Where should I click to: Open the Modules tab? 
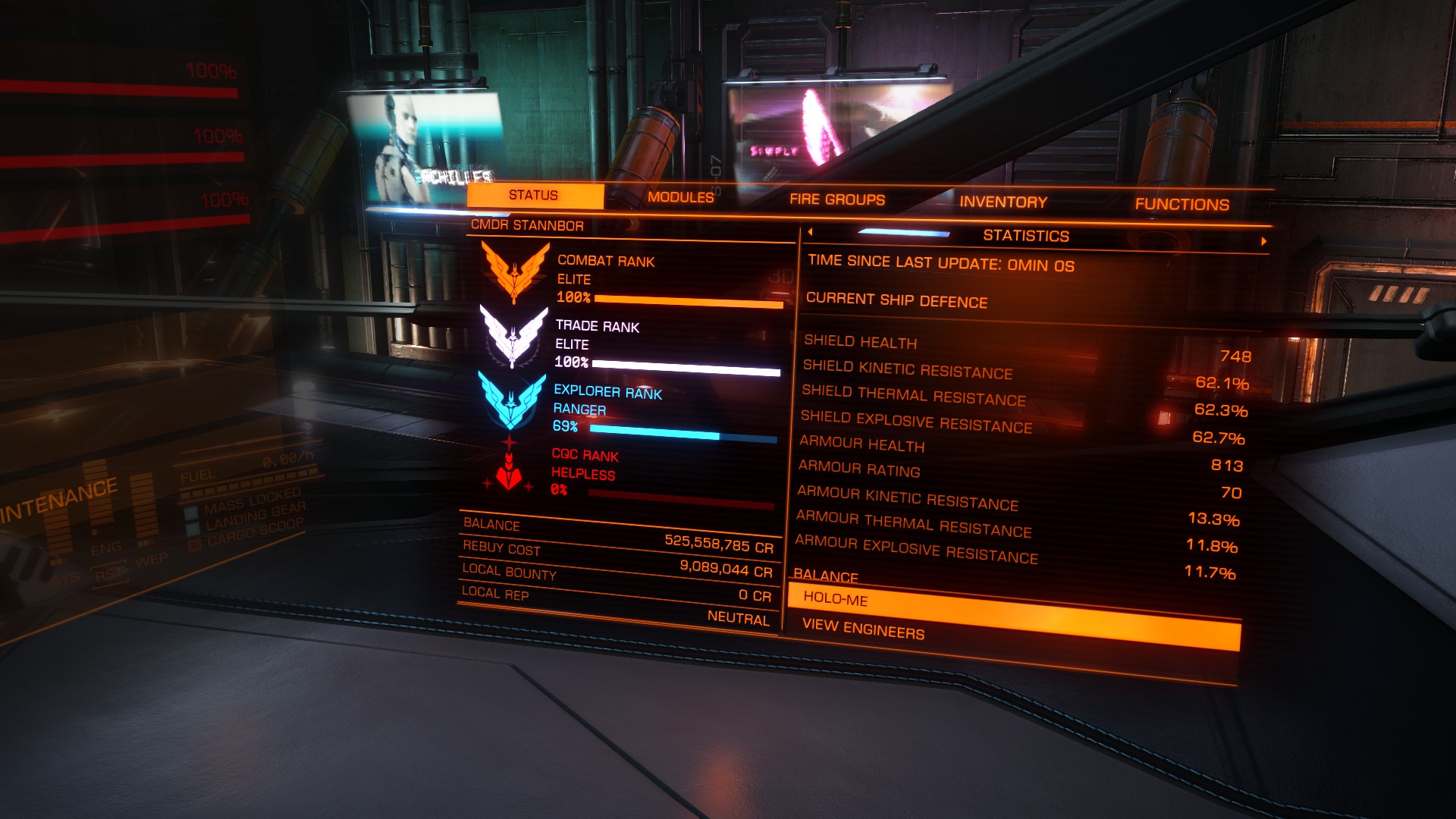point(680,197)
